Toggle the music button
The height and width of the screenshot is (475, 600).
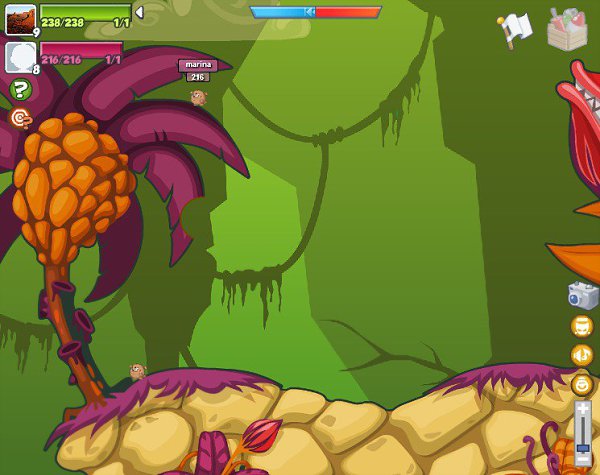pos(582,355)
